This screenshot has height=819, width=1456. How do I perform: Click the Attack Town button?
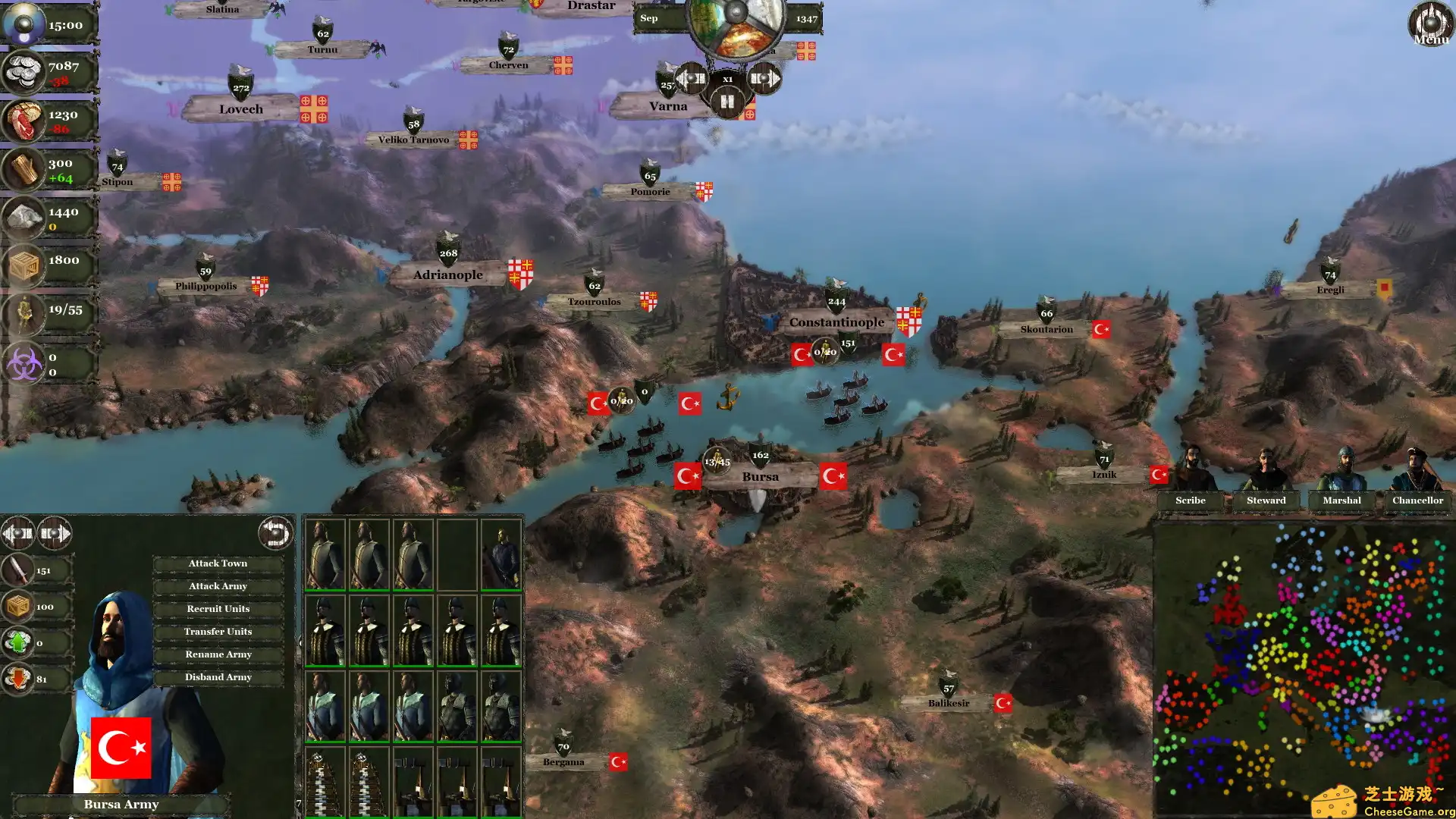tap(218, 563)
